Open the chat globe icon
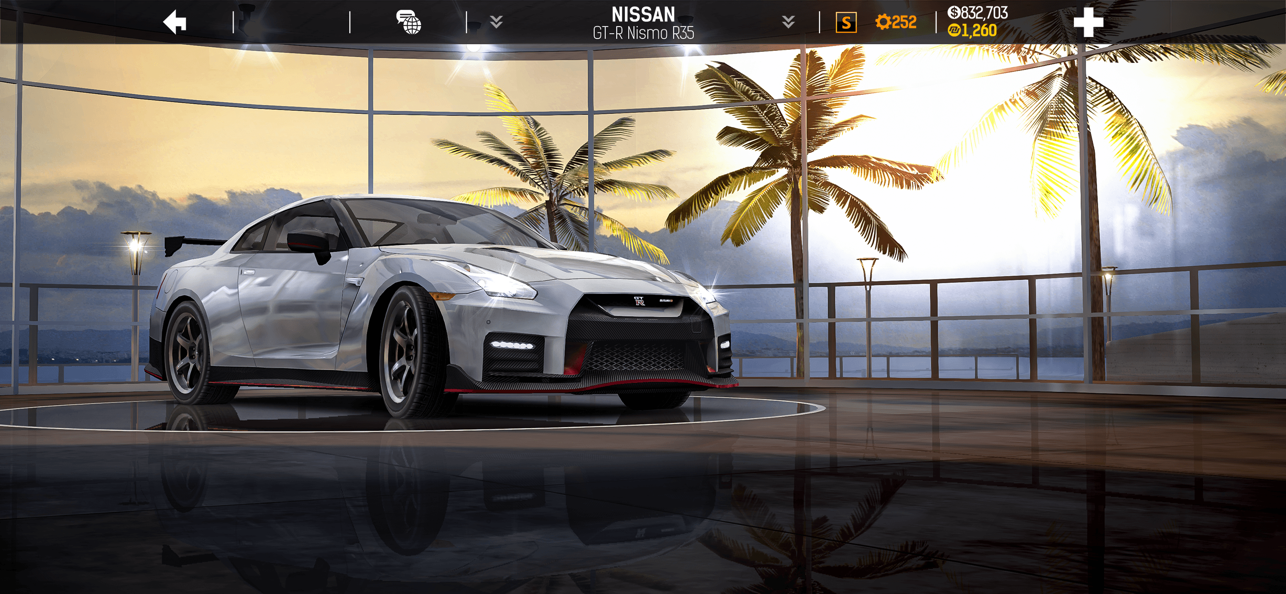1286x594 pixels. click(408, 22)
